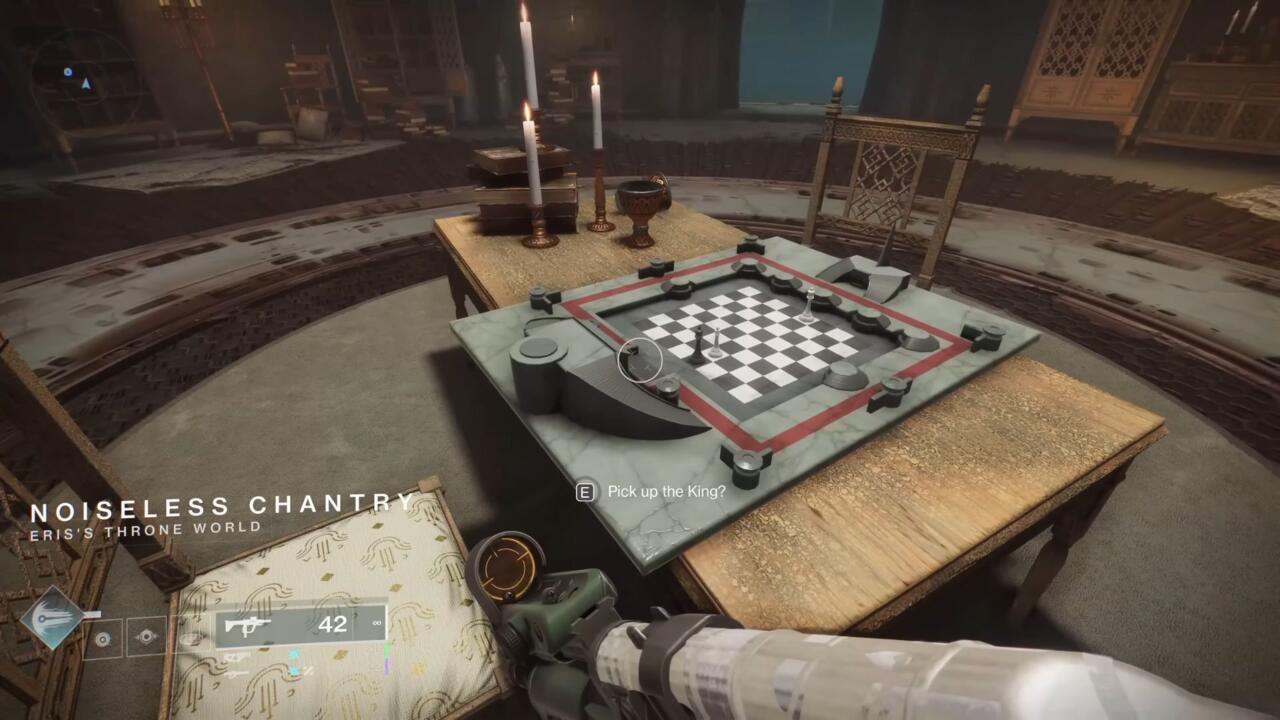Select the blue dot marker on the radar
Image resolution: width=1280 pixels, height=720 pixels.
(x=68, y=72)
